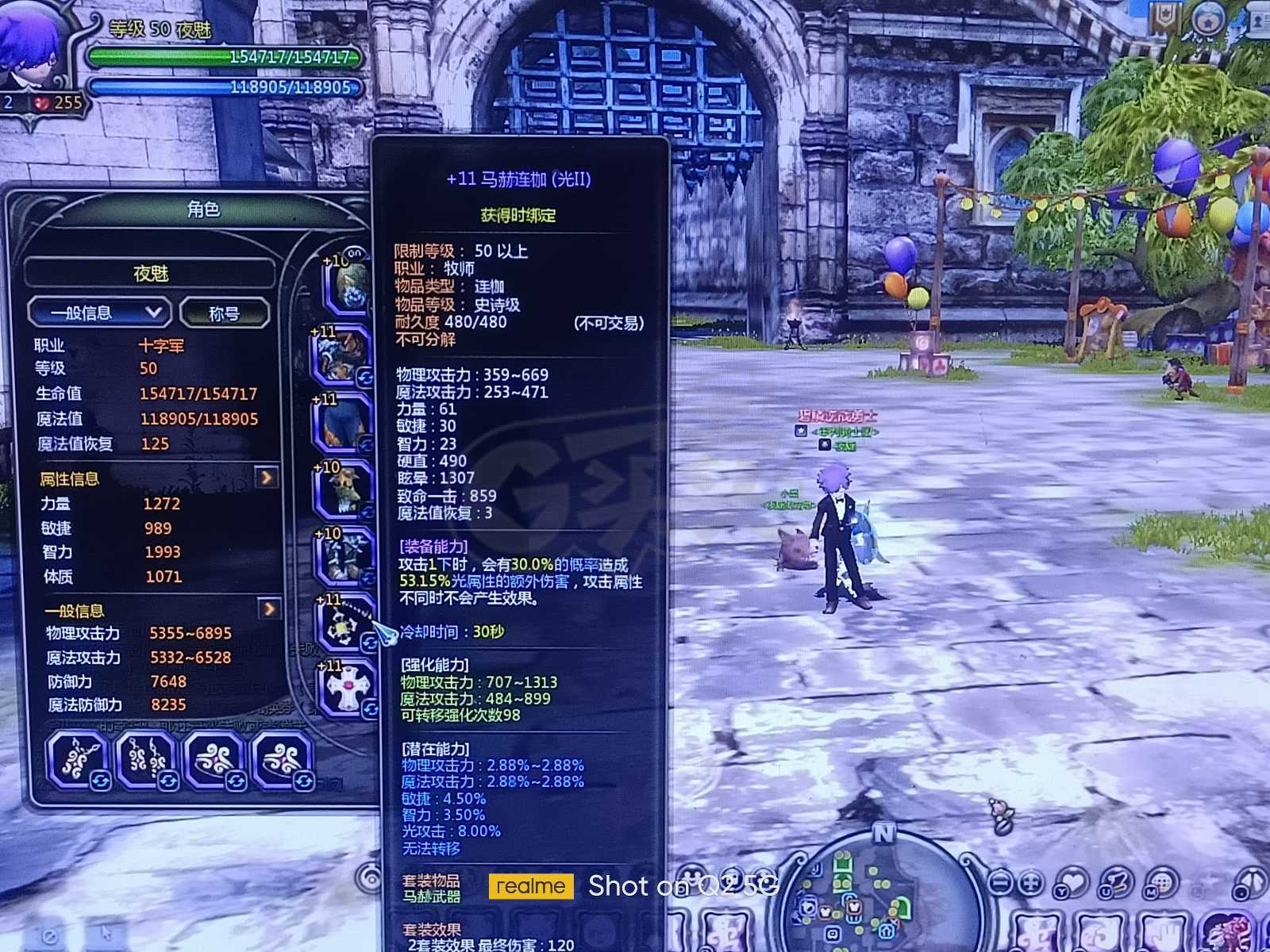
Task: Open the friends heart icon above the hotbar
Action: pos(1072,881)
